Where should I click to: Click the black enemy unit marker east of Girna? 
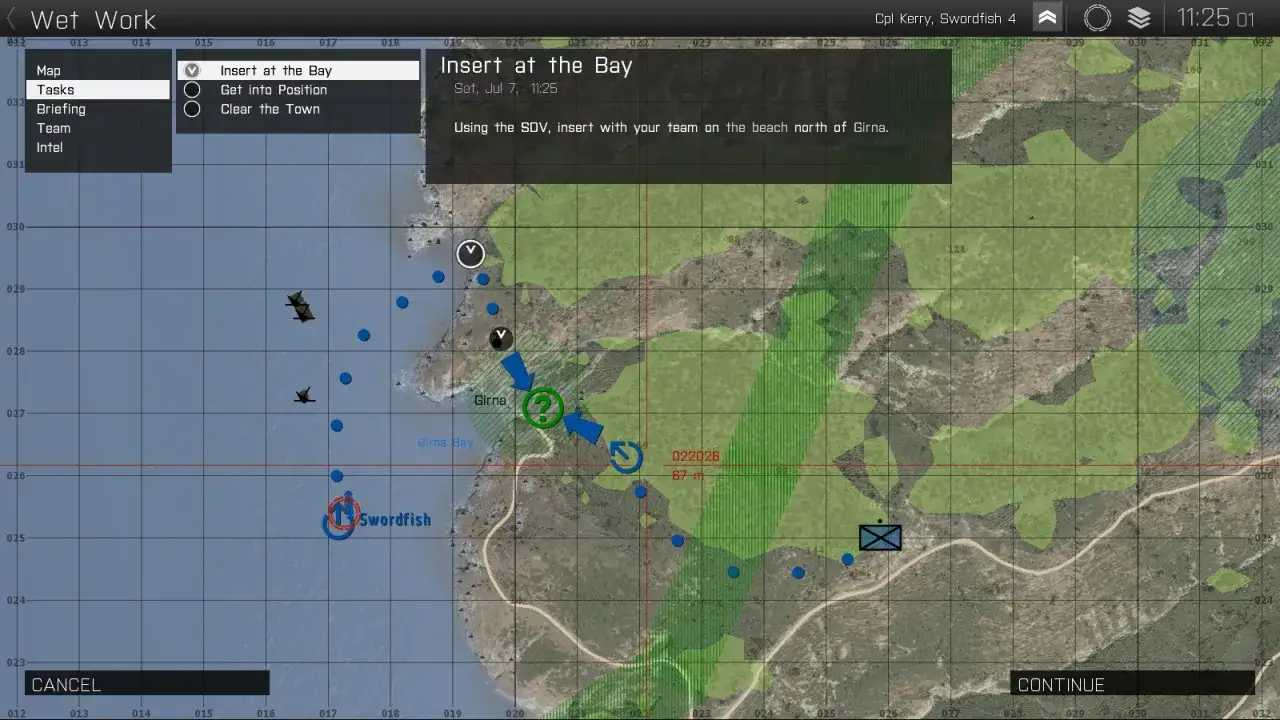pos(879,537)
